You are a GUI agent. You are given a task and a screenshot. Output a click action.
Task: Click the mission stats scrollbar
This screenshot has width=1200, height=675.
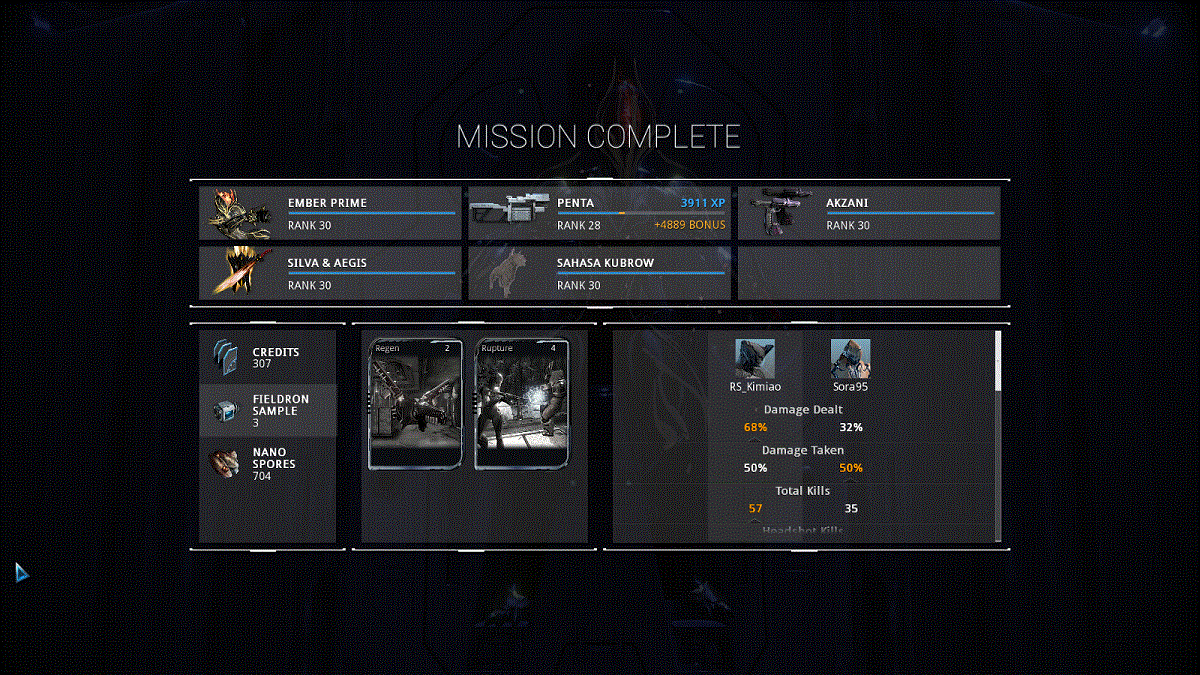pos(997,362)
